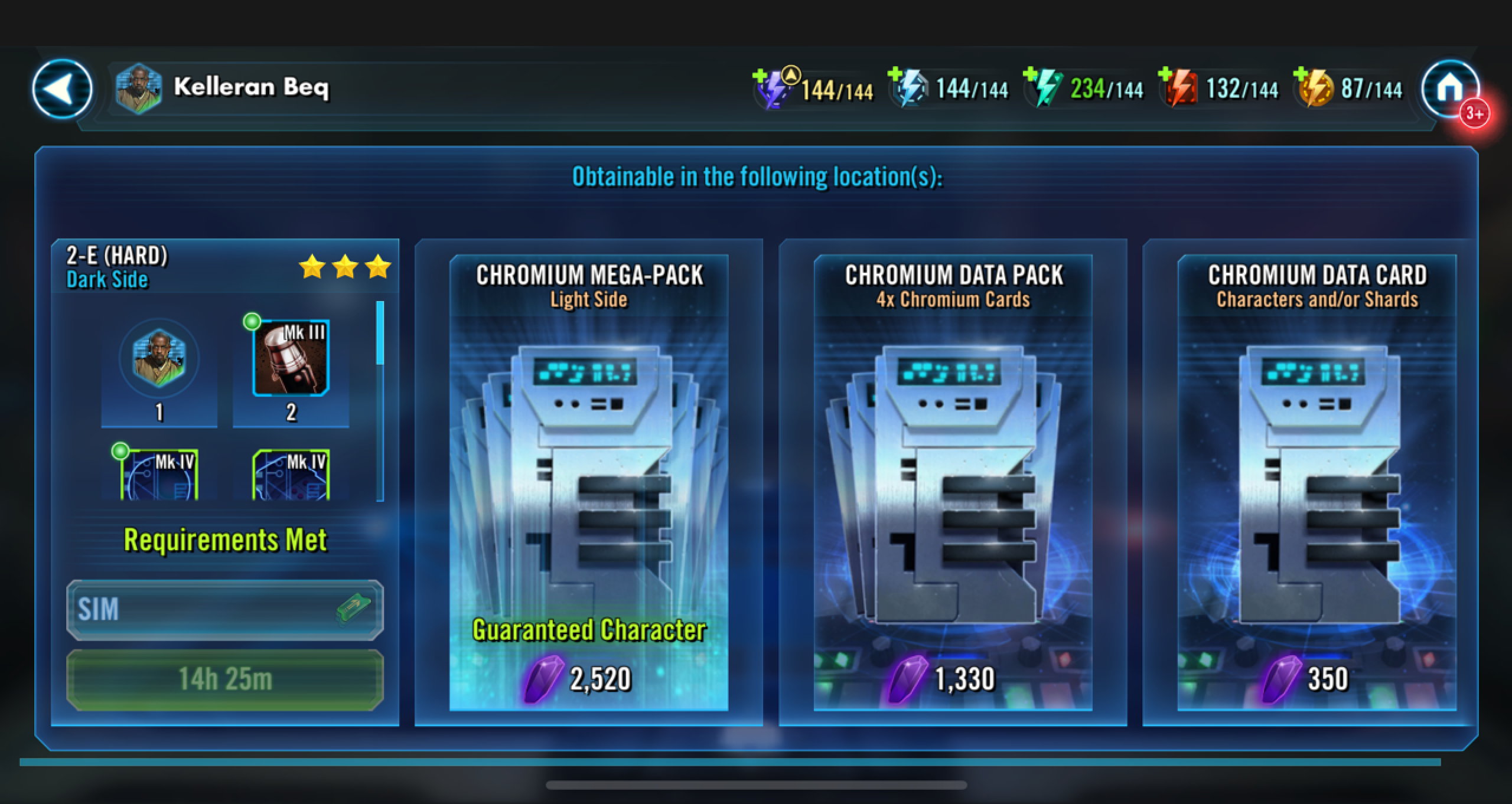The width and height of the screenshot is (1512, 804).
Task: Return to the home screen
Action: pyautogui.click(x=1450, y=89)
